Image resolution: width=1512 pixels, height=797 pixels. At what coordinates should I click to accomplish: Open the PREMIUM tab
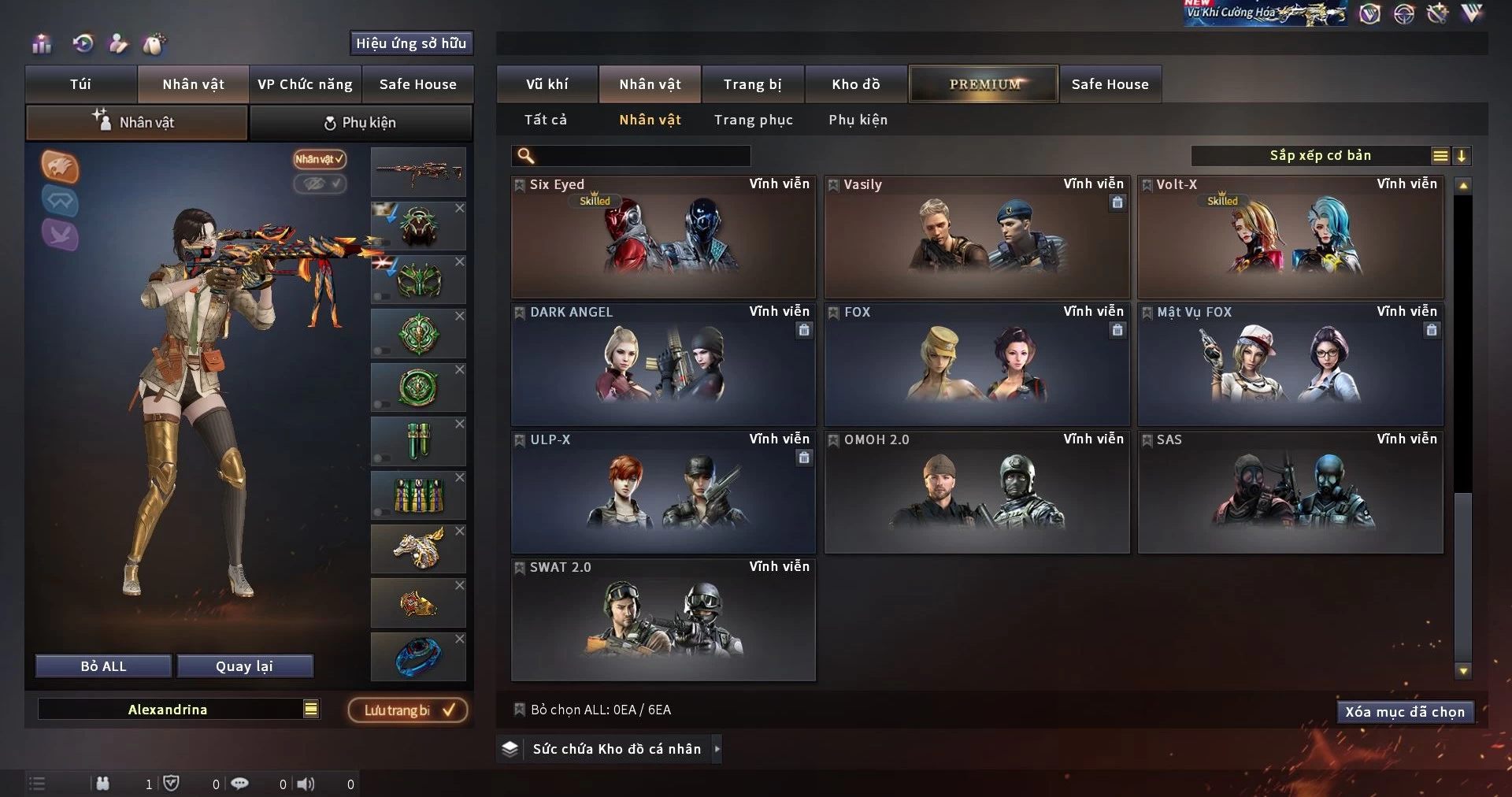pos(984,84)
